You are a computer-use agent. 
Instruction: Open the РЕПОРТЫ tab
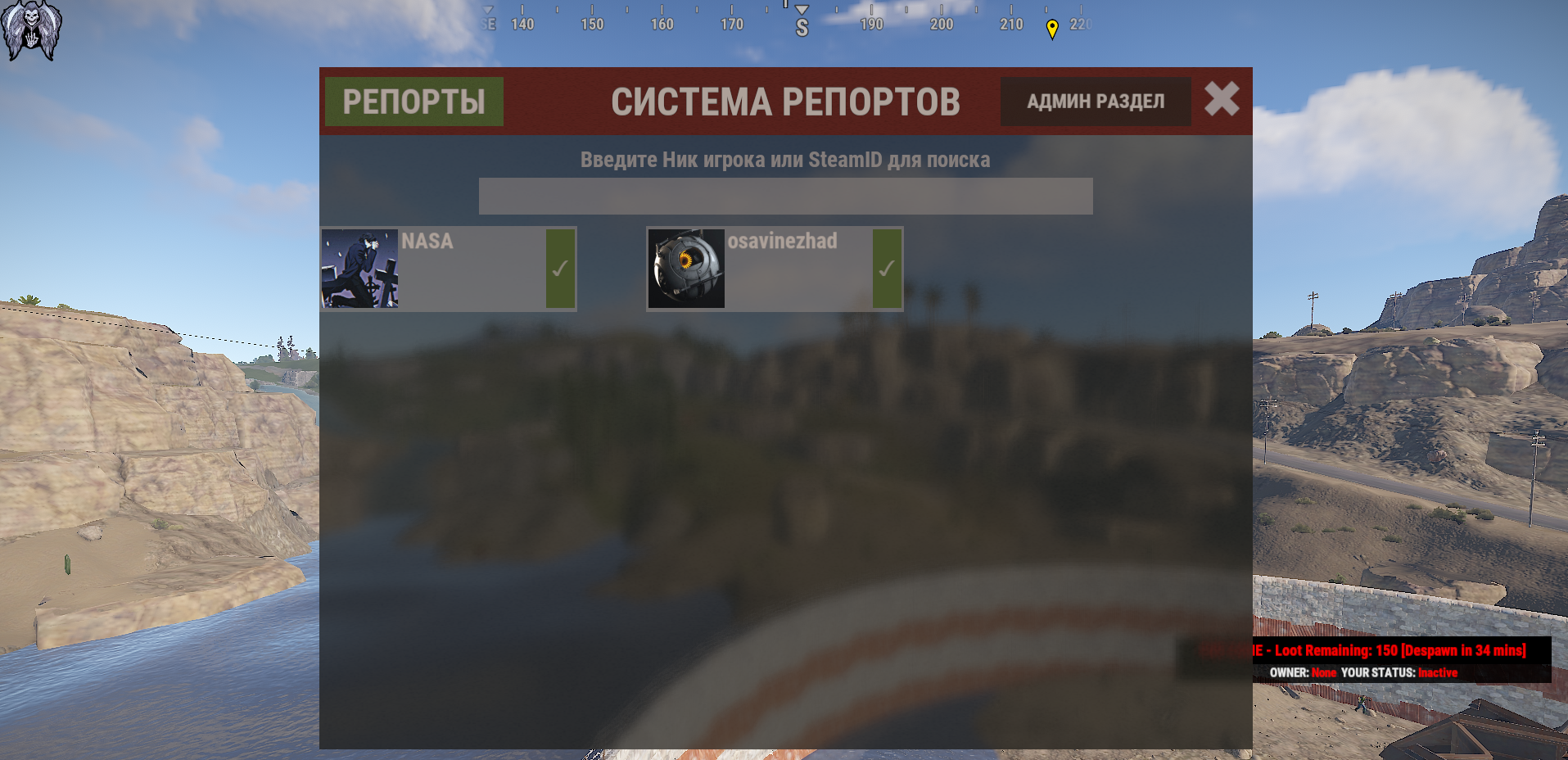tap(413, 101)
